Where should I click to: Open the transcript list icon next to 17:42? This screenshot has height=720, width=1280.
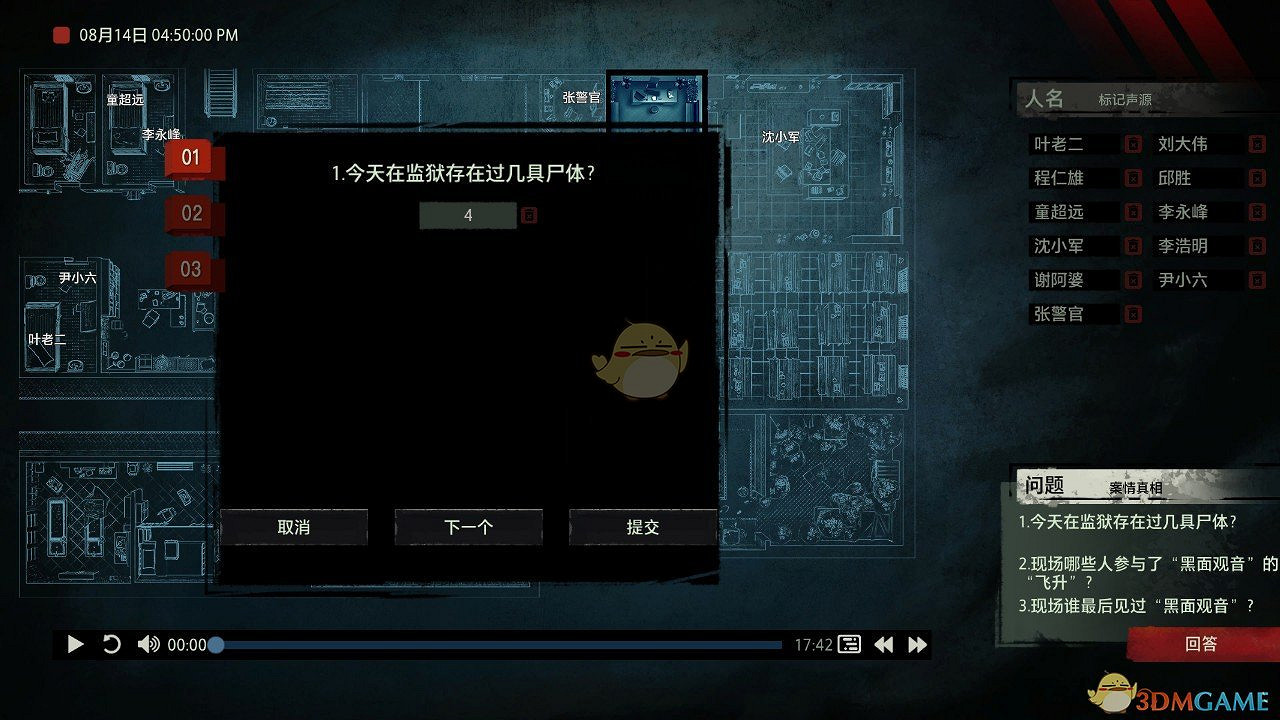tap(848, 644)
